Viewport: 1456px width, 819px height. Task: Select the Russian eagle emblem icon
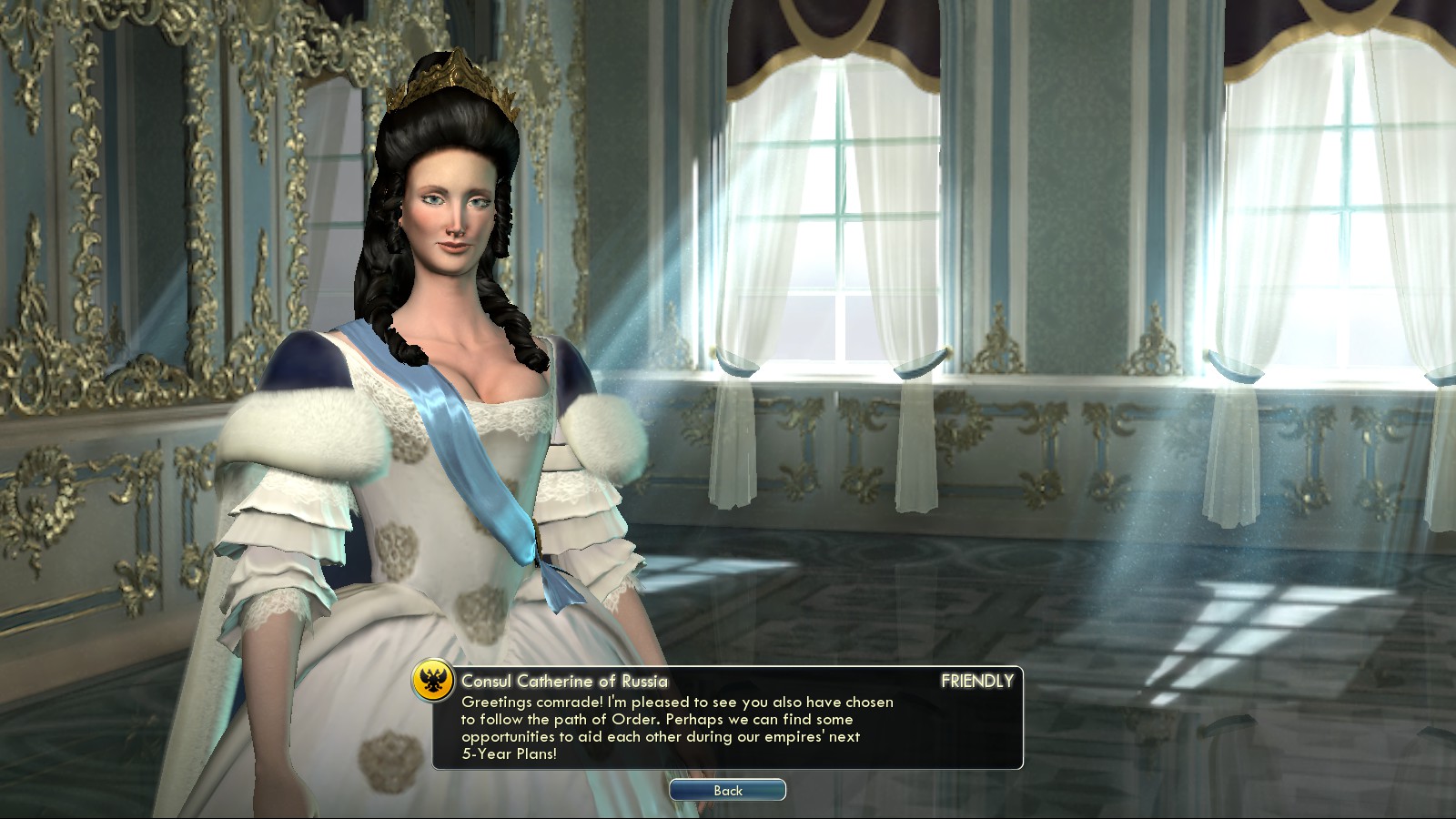[x=433, y=681]
